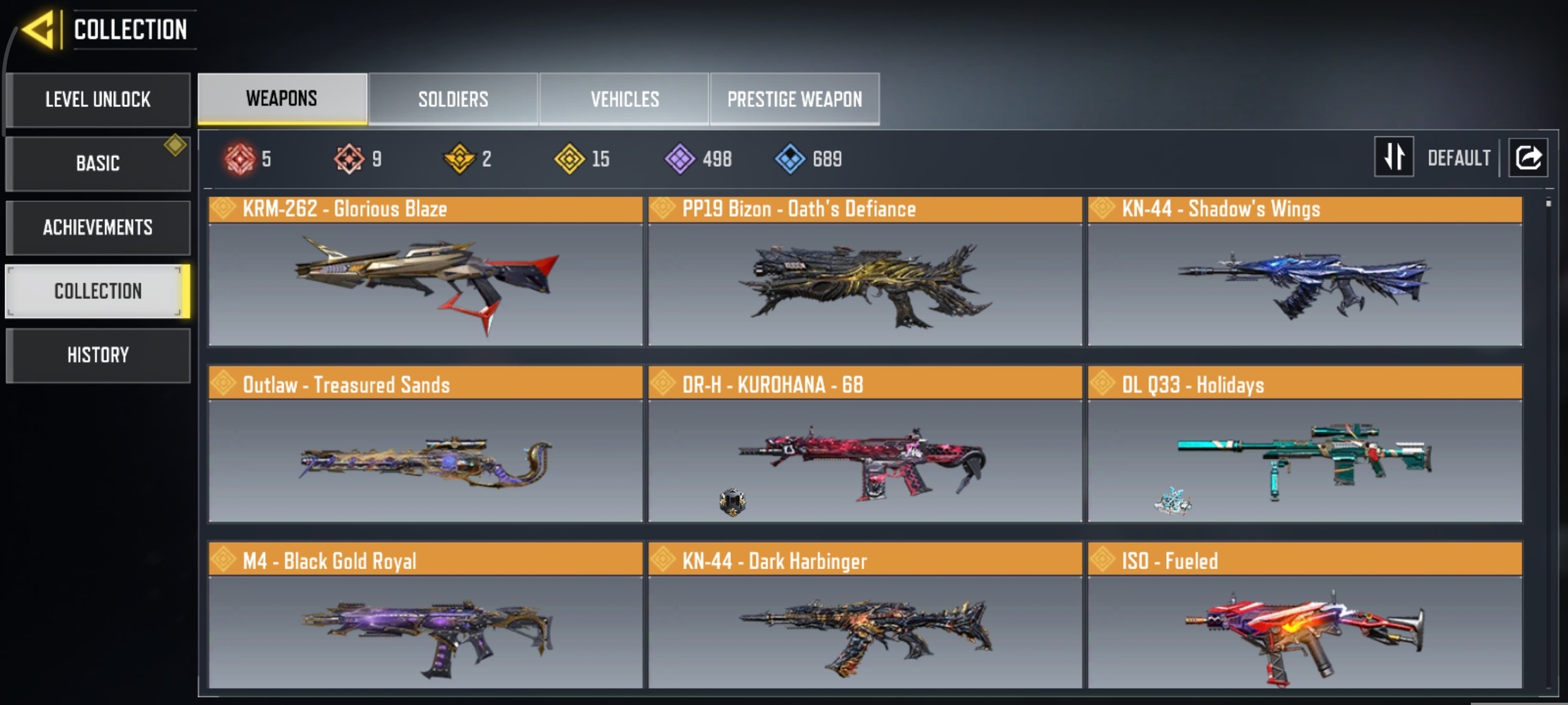Filter by yellow epic rarity showing 15

point(570,158)
